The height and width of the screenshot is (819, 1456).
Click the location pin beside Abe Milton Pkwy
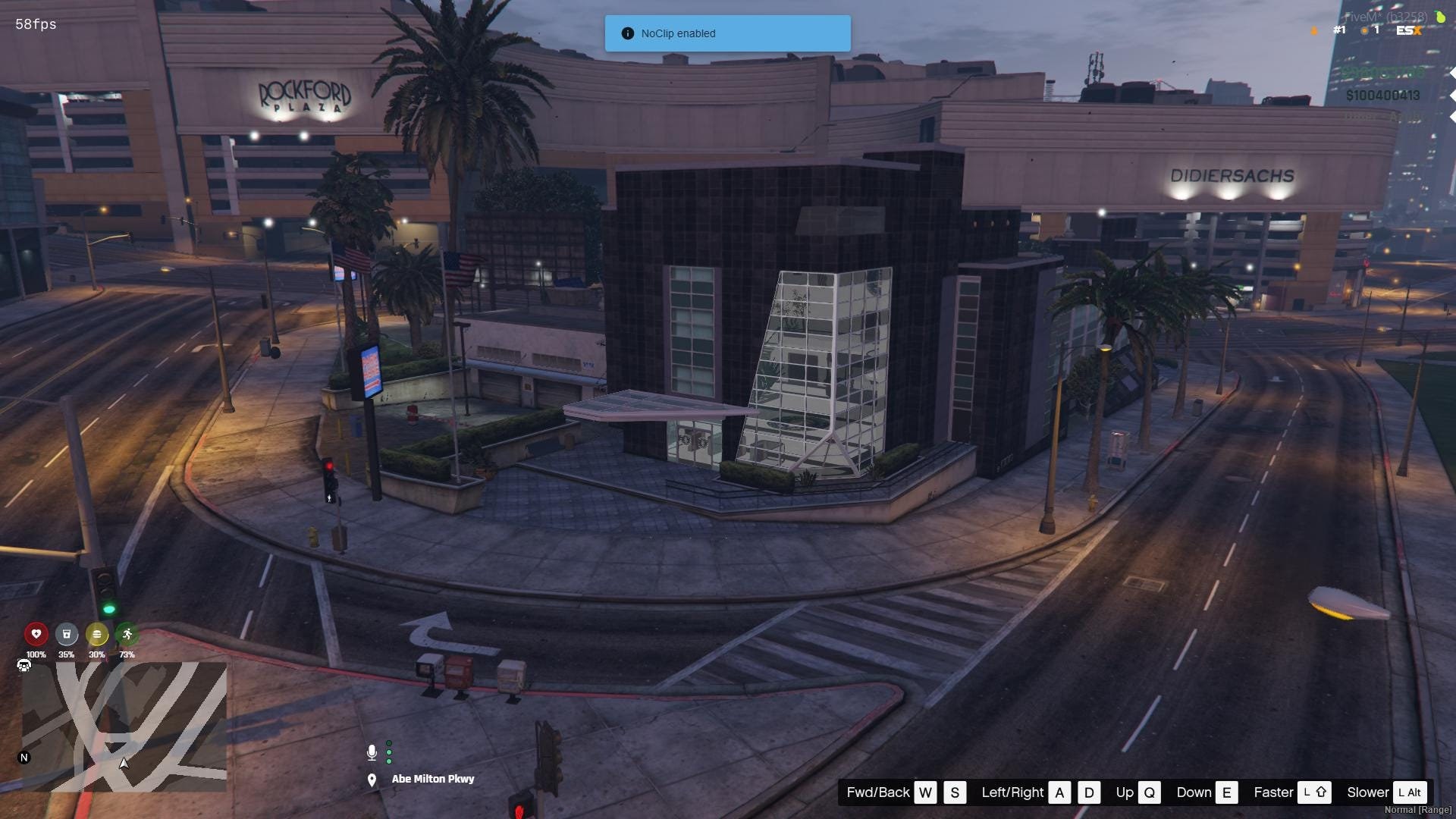click(372, 779)
